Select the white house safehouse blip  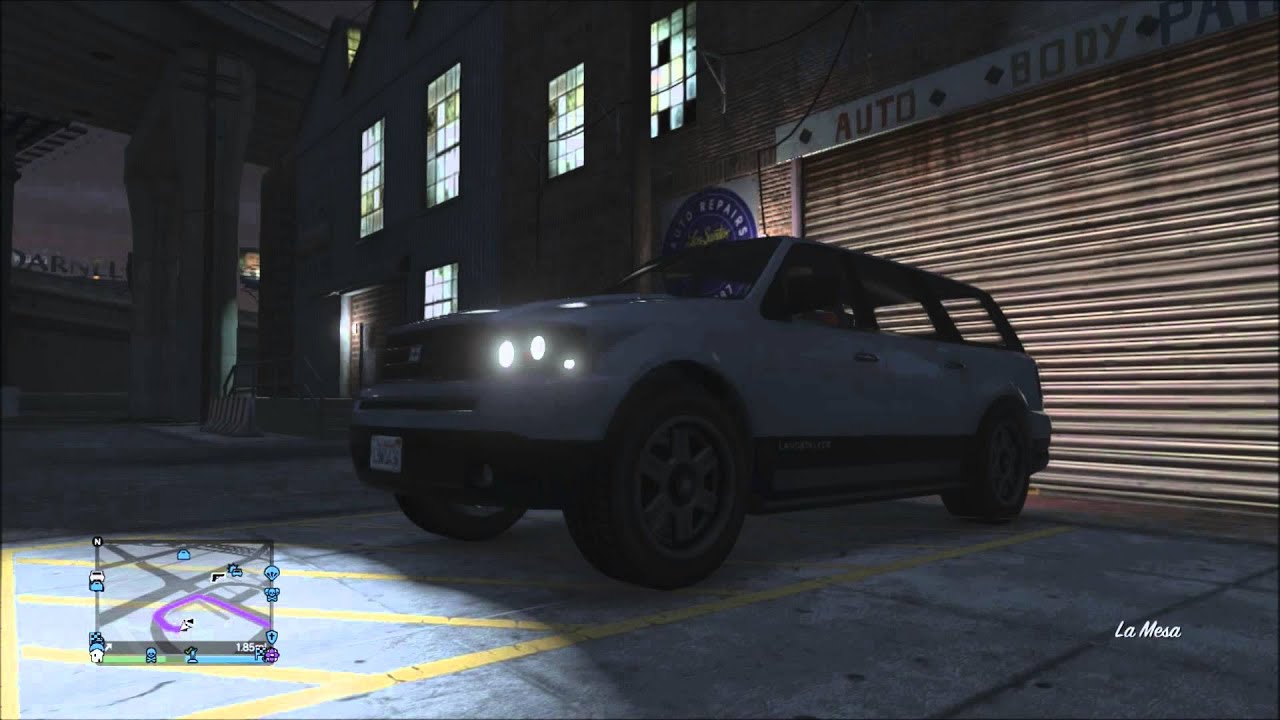[97, 655]
